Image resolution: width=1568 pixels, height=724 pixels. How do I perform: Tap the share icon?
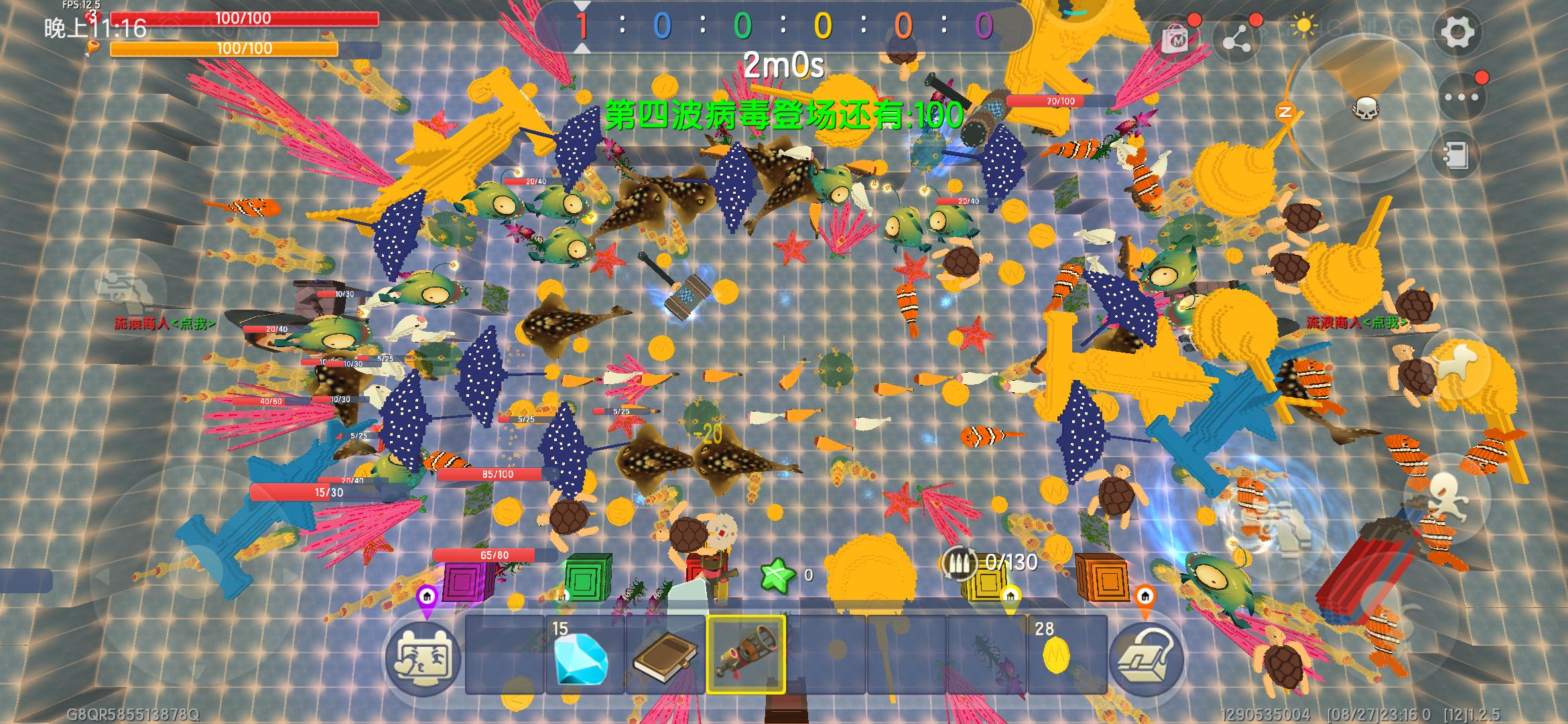(1237, 40)
